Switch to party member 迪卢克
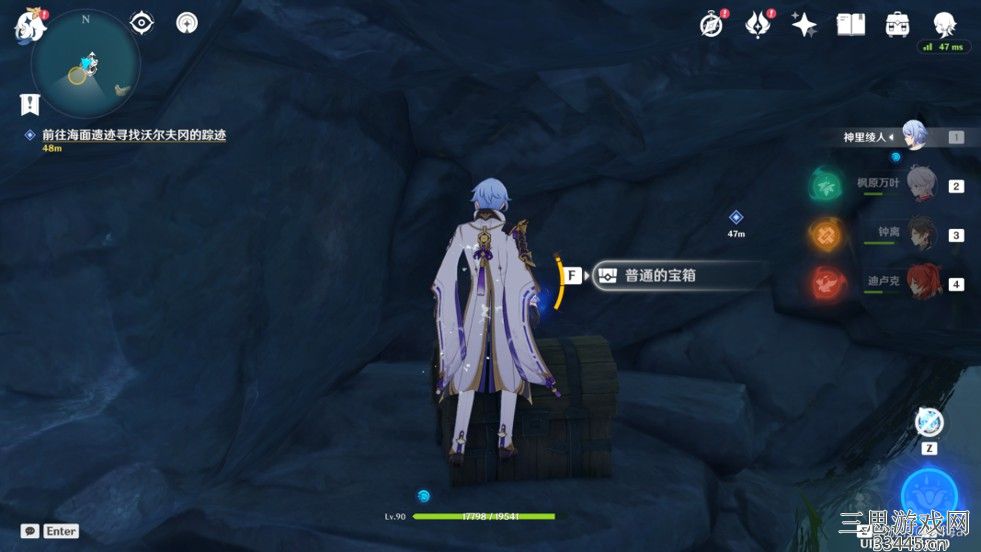 [x=920, y=282]
